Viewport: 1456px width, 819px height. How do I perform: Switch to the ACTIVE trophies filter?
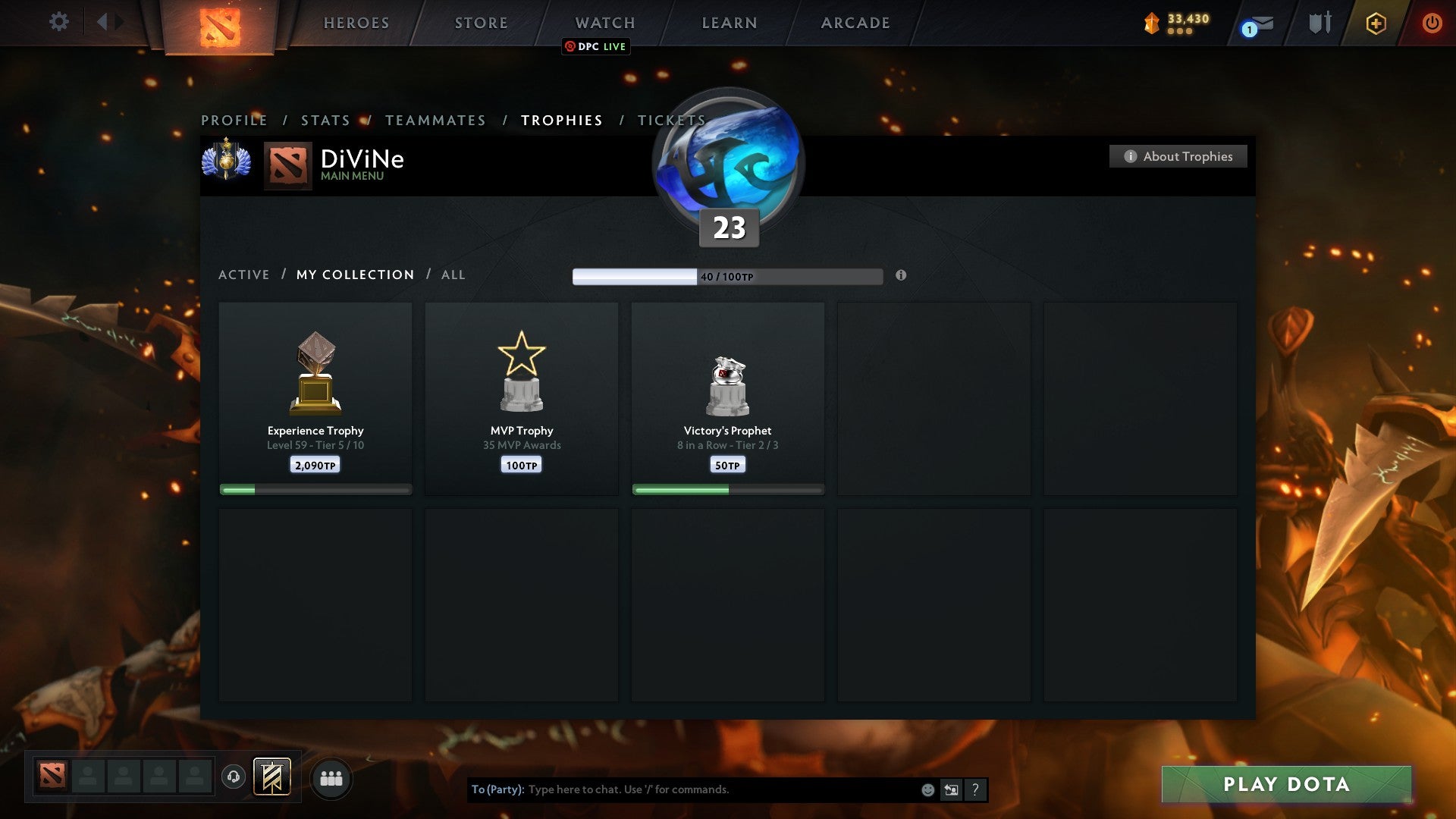[x=243, y=275]
